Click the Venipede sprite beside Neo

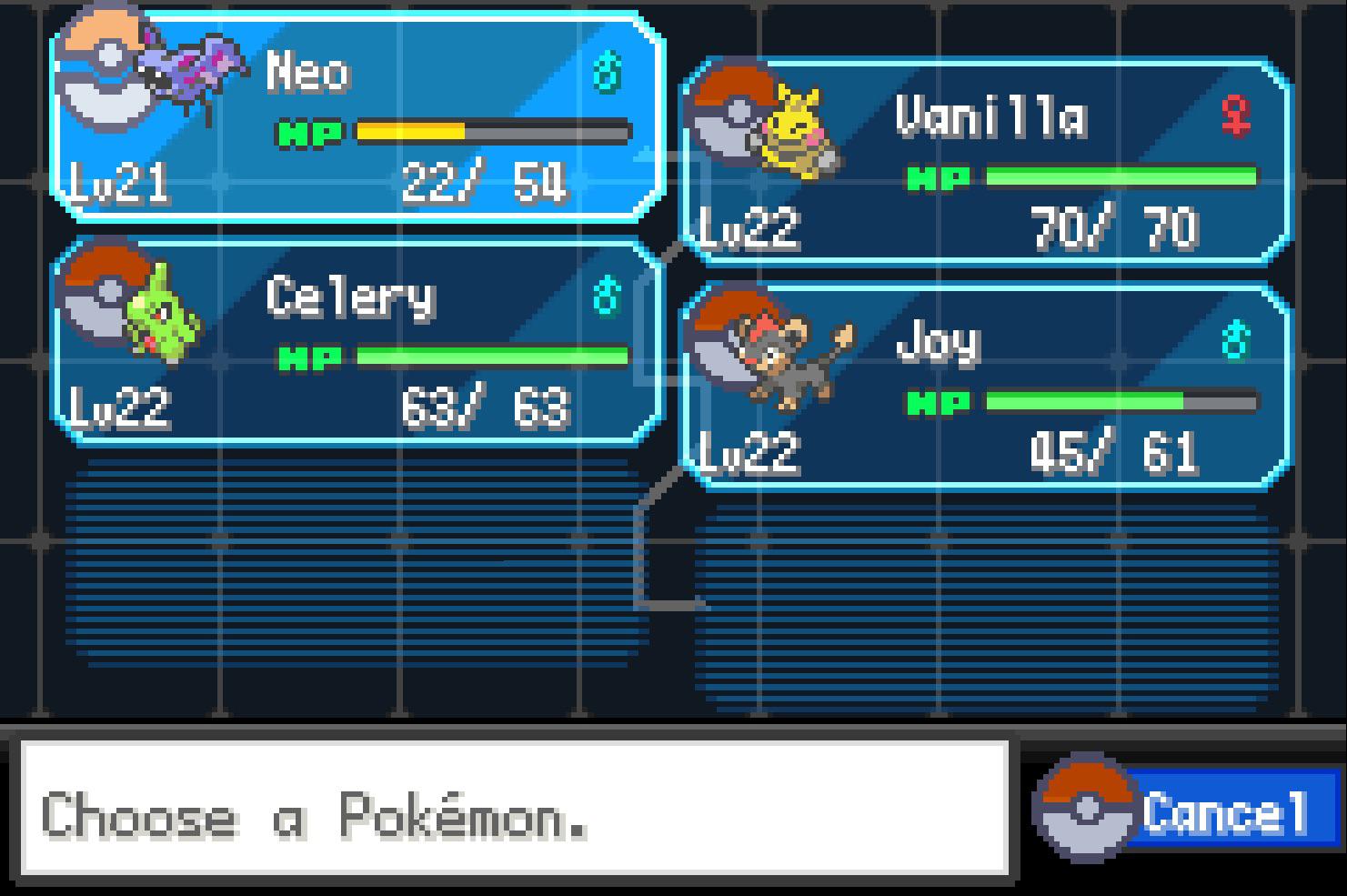[191, 64]
